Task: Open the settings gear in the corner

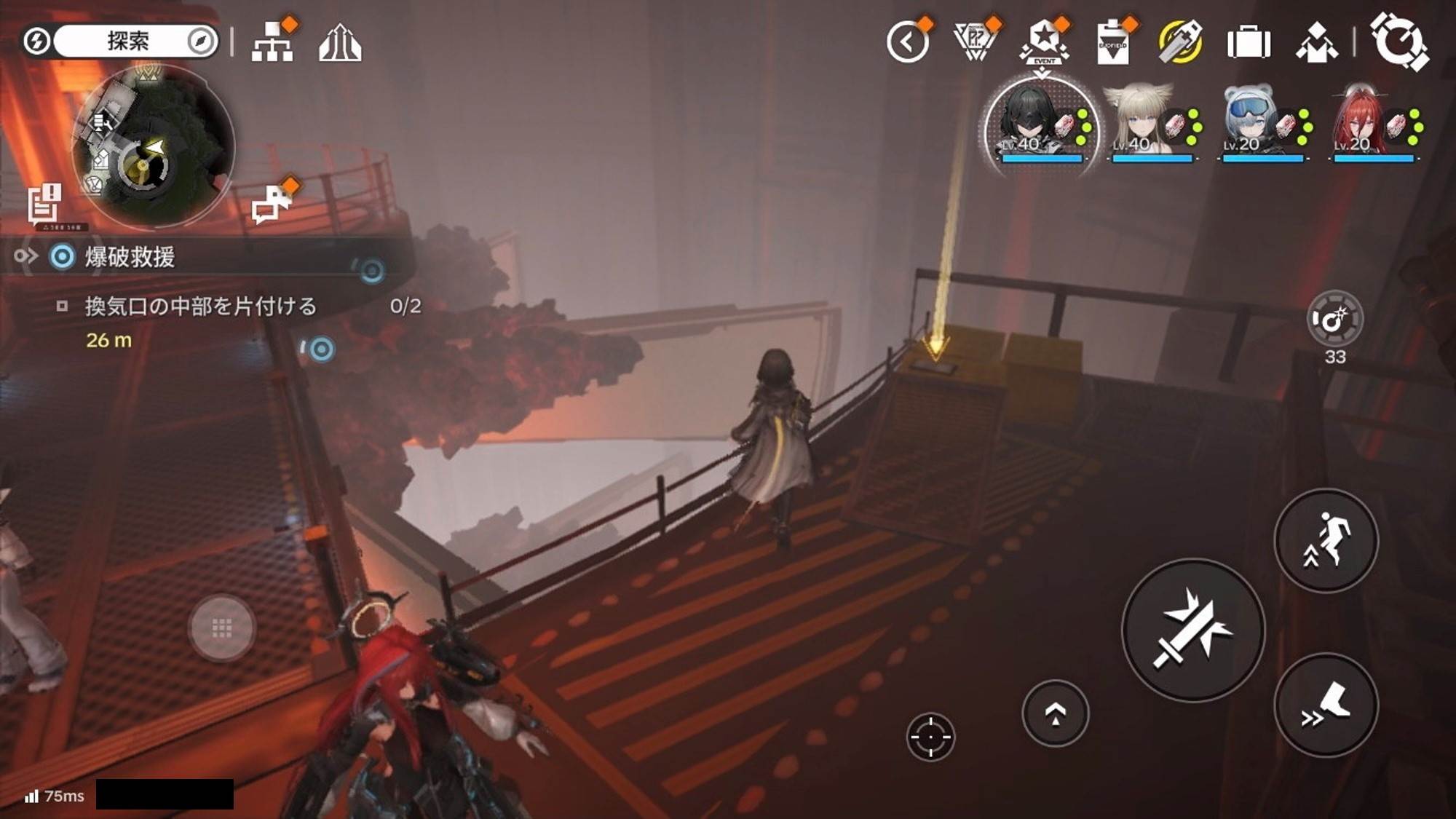Action: point(1398,42)
